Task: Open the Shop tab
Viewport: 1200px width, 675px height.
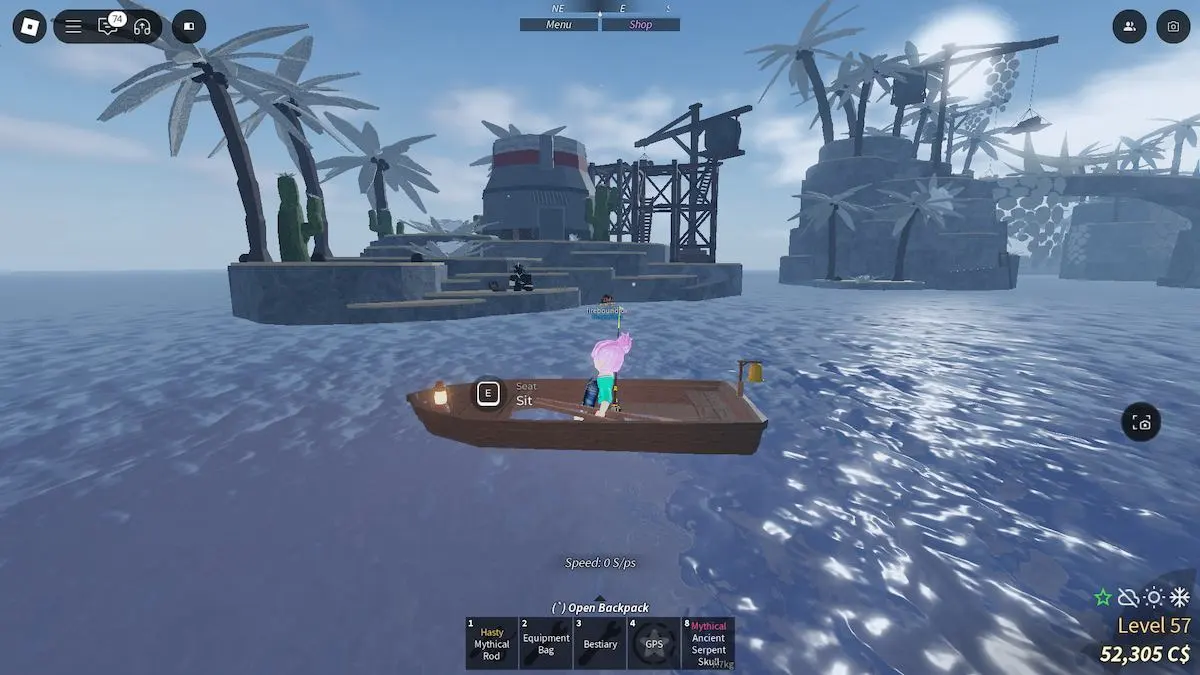Action: (x=640, y=25)
